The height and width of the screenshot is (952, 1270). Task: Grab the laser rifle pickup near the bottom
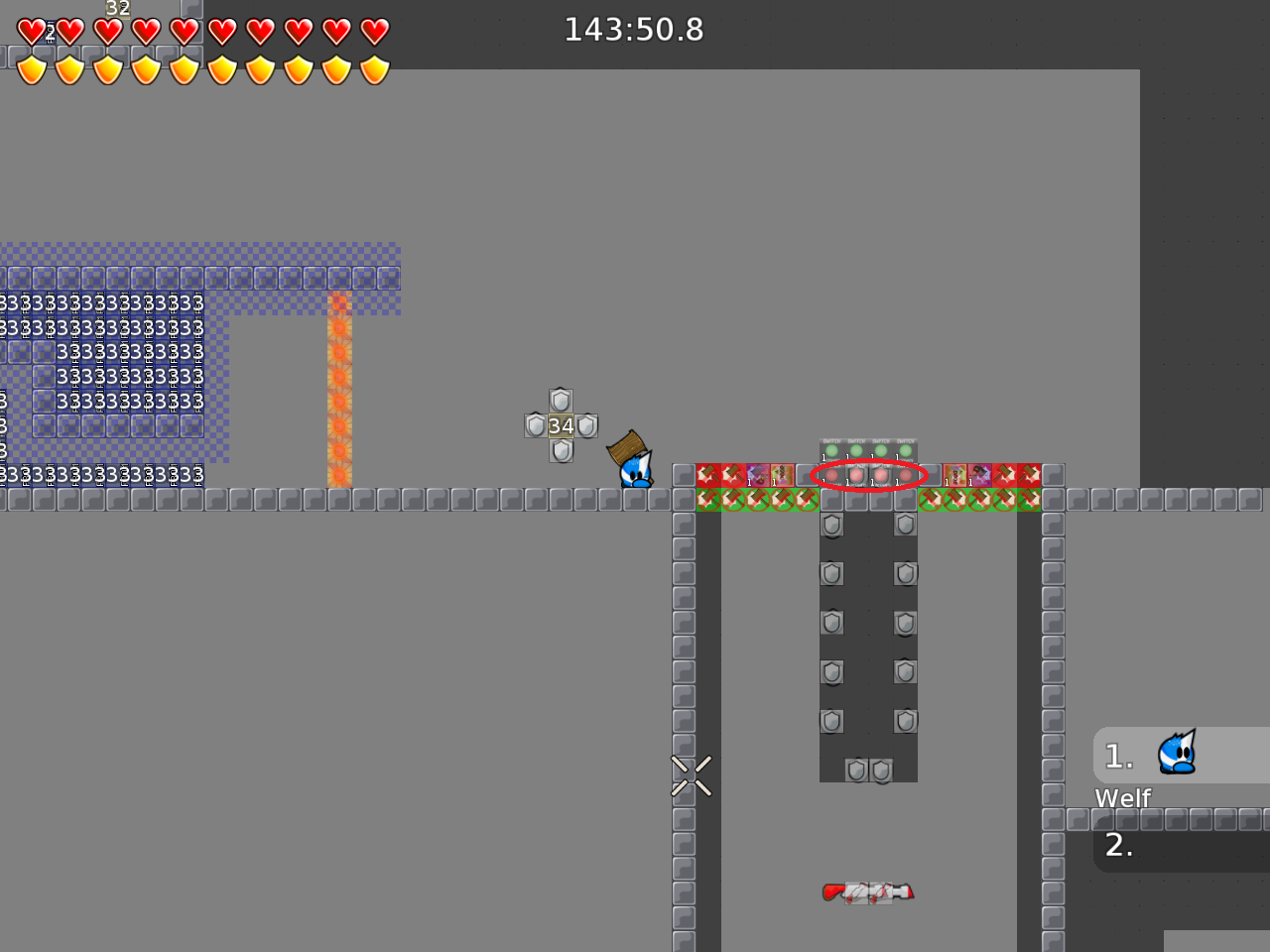[x=868, y=891]
